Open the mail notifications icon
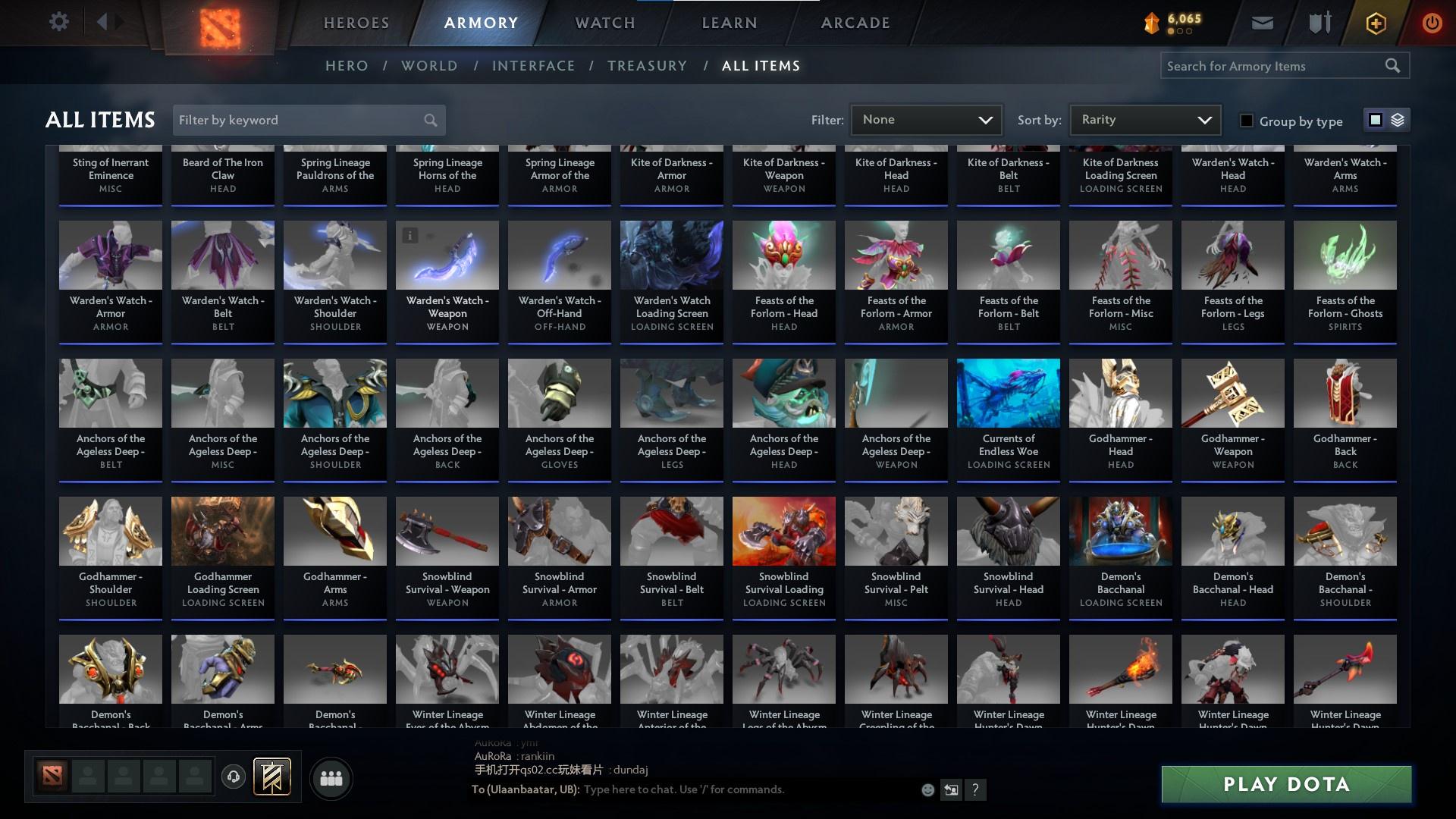Screen dimensions: 1456x819 click(x=1262, y=22)
